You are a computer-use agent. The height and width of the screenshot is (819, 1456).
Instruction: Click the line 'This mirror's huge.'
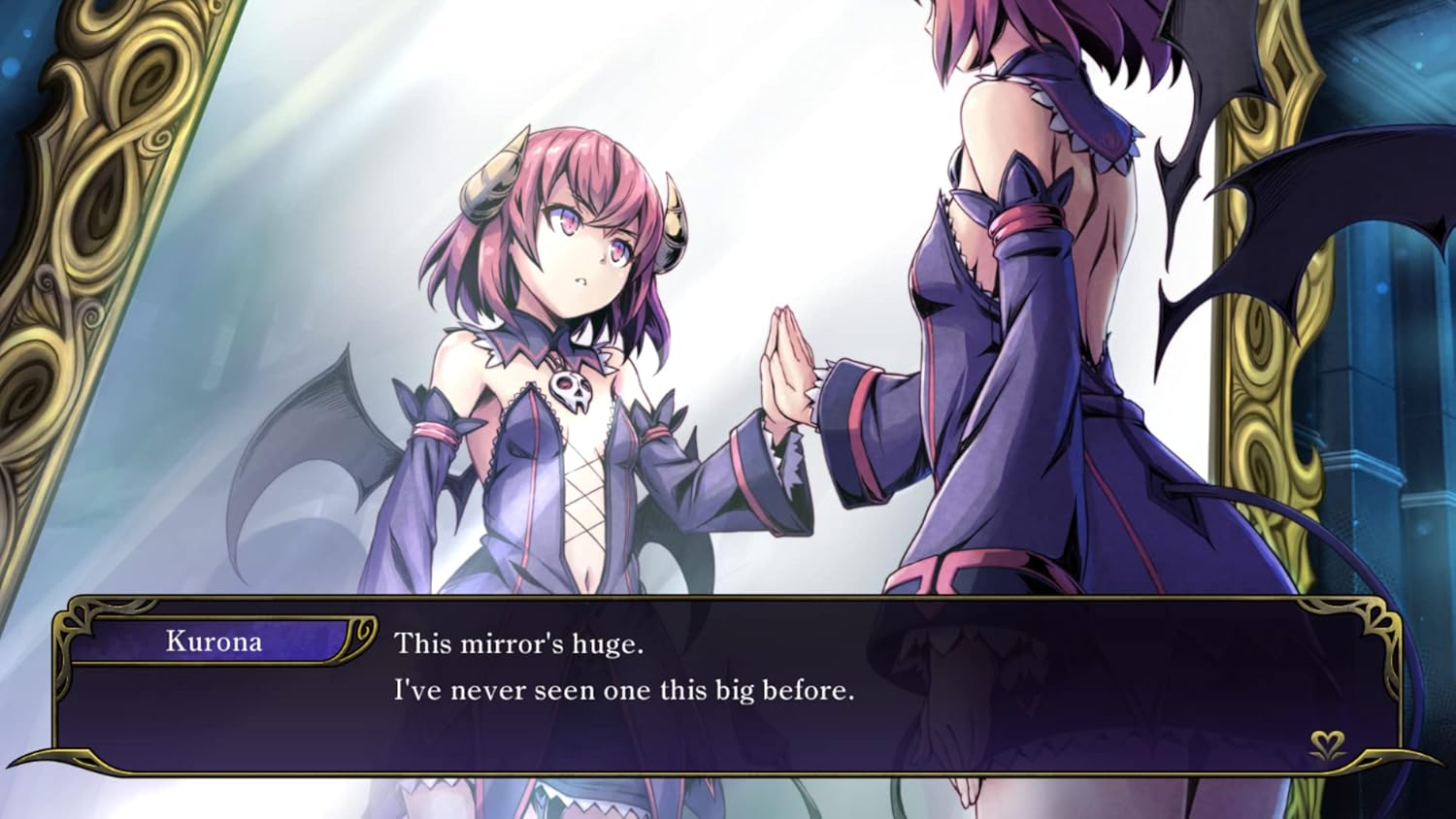[518, 643]
